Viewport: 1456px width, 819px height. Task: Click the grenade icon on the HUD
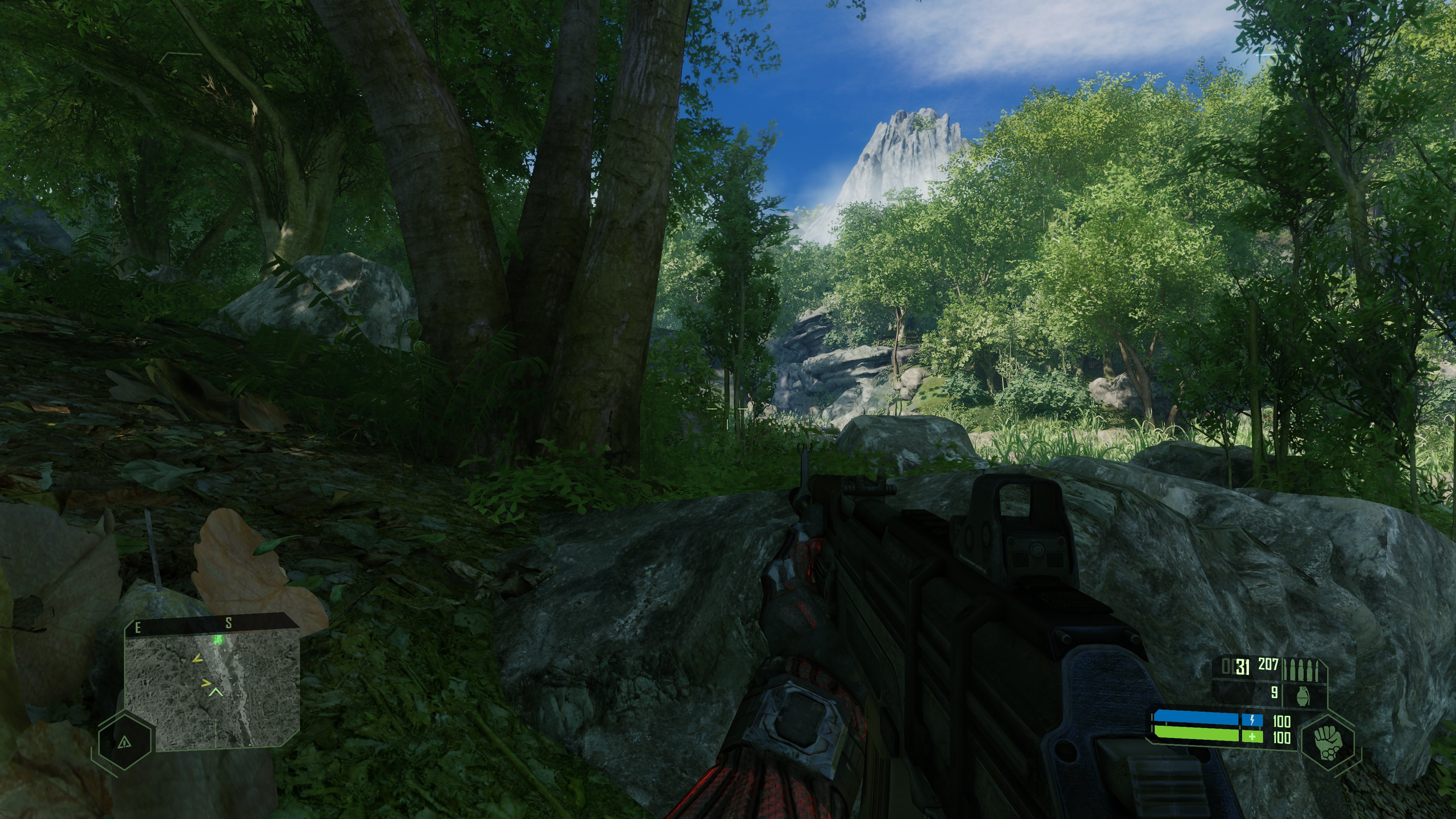pyautogui.click(x=1304, y=696)
